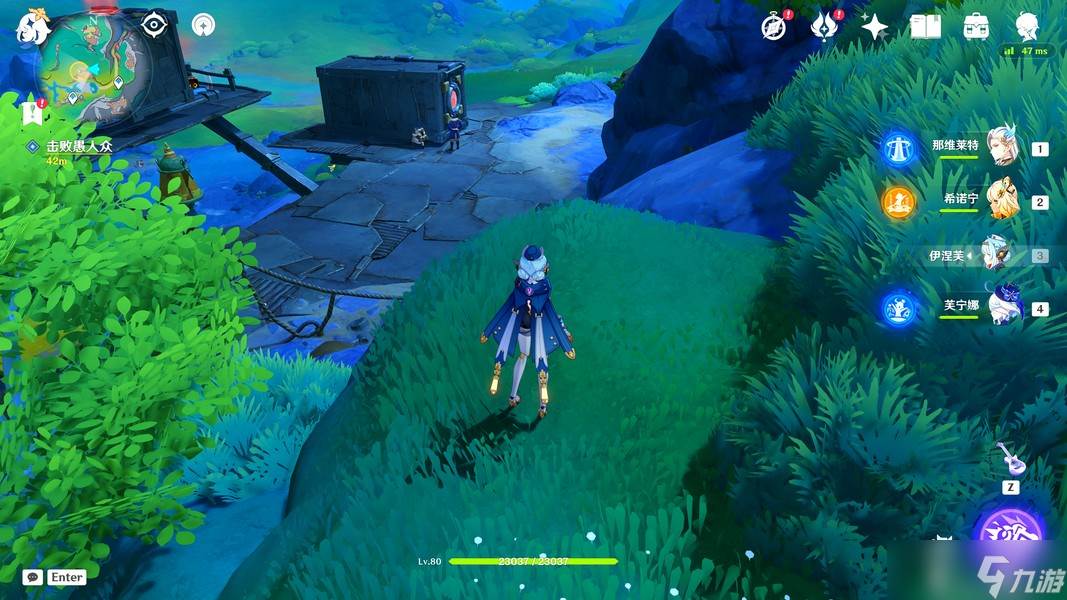1067x600 pixels.
Task: Click the eye-shaped icon beside the minimap
Action: tap(153, 24)
